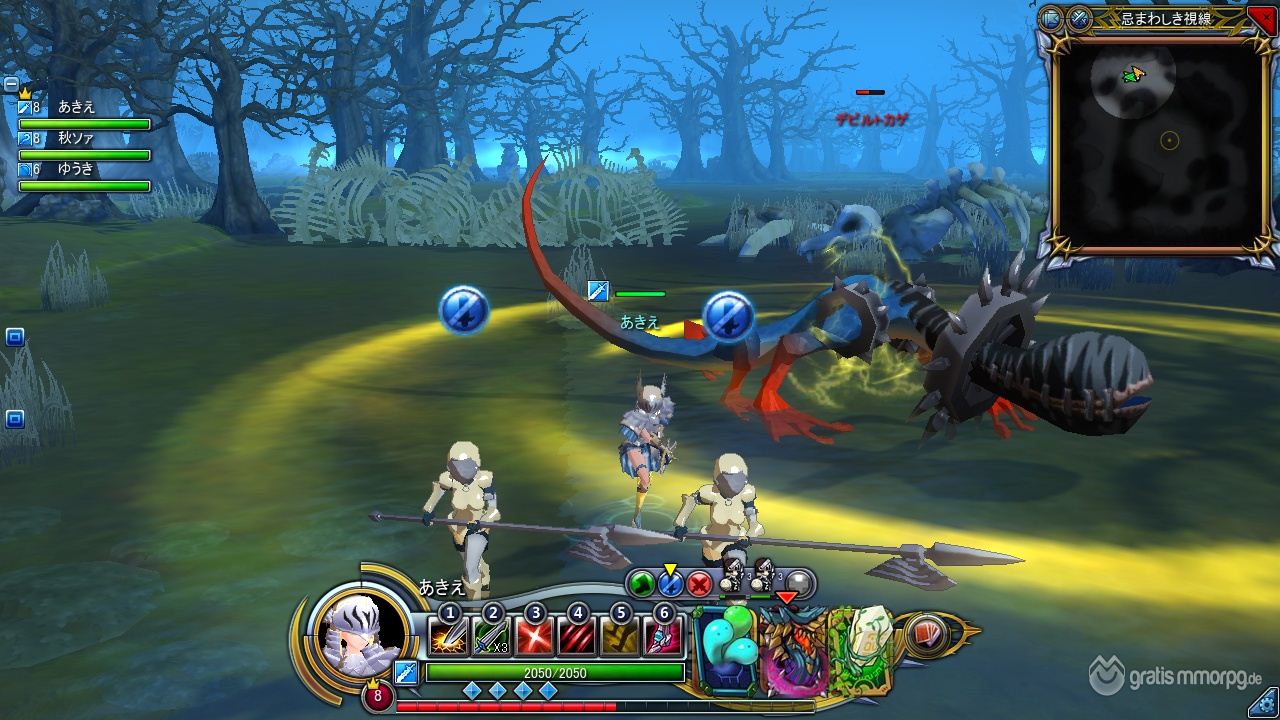1280x720 pixels.
Task: Activate skill 4 red claw slashes
Action: pyautogui.click(x=577, y=637)
